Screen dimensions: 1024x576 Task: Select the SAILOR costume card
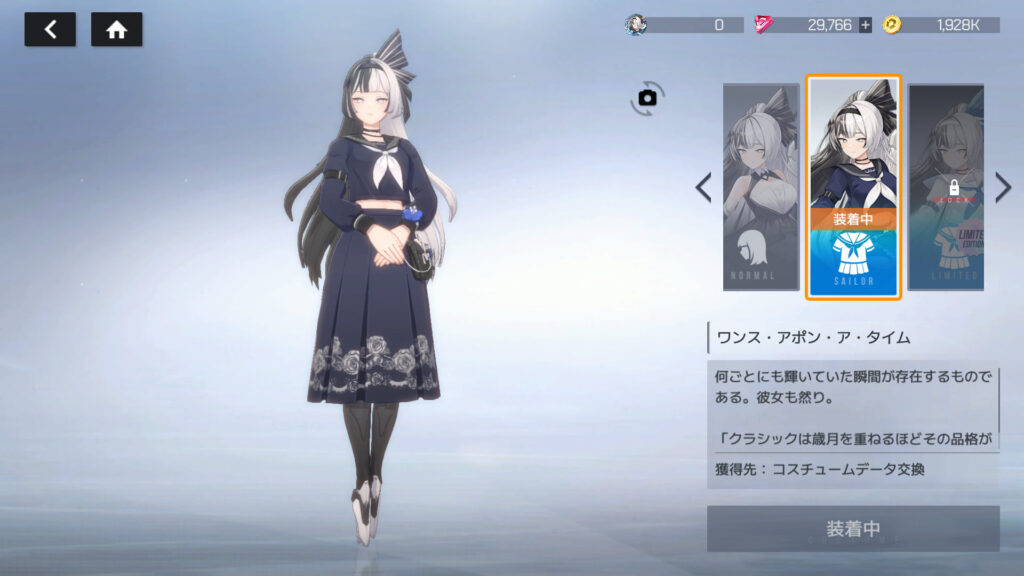(854, 187)
